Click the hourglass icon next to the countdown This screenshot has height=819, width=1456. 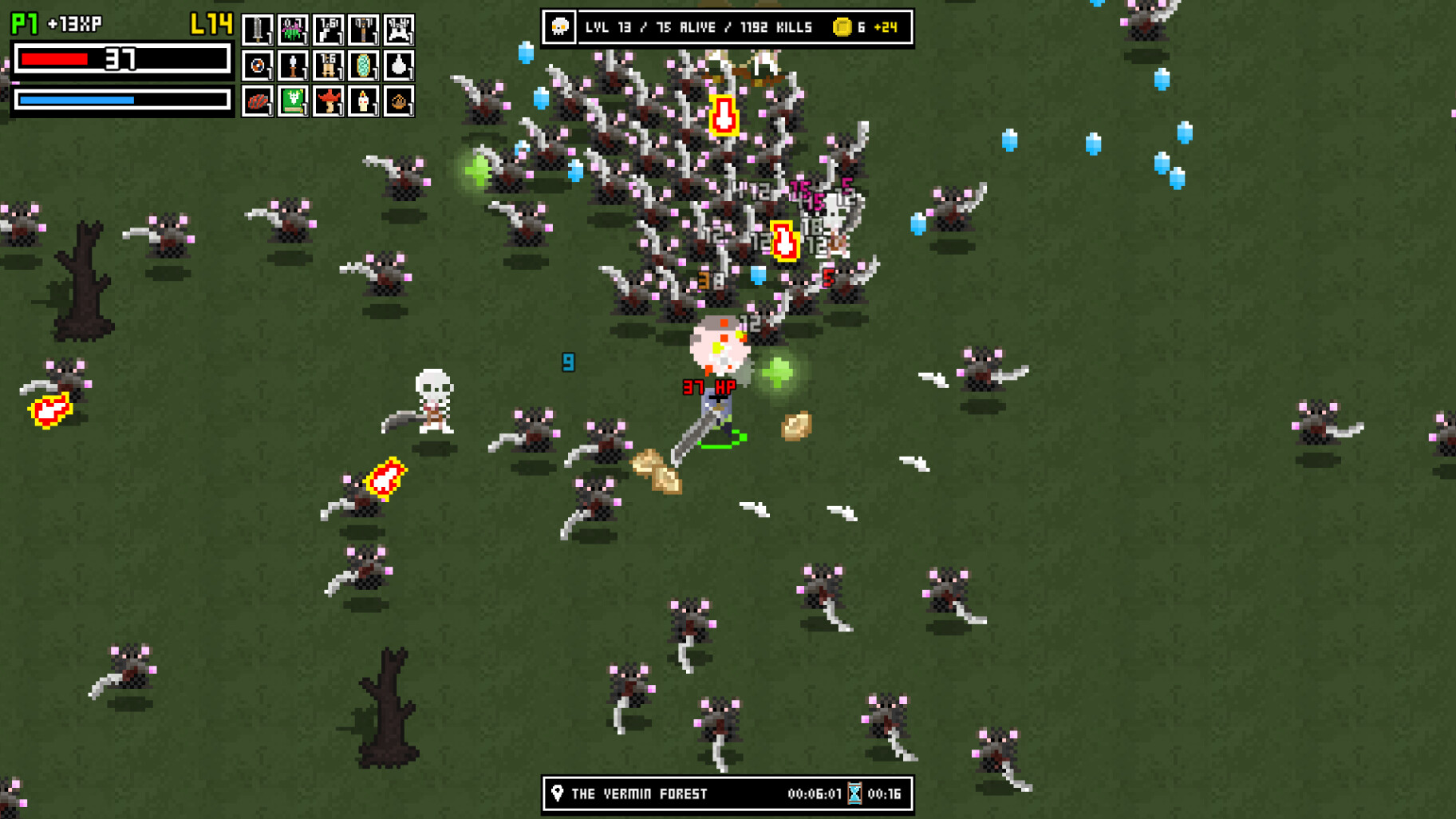[854, 793]
